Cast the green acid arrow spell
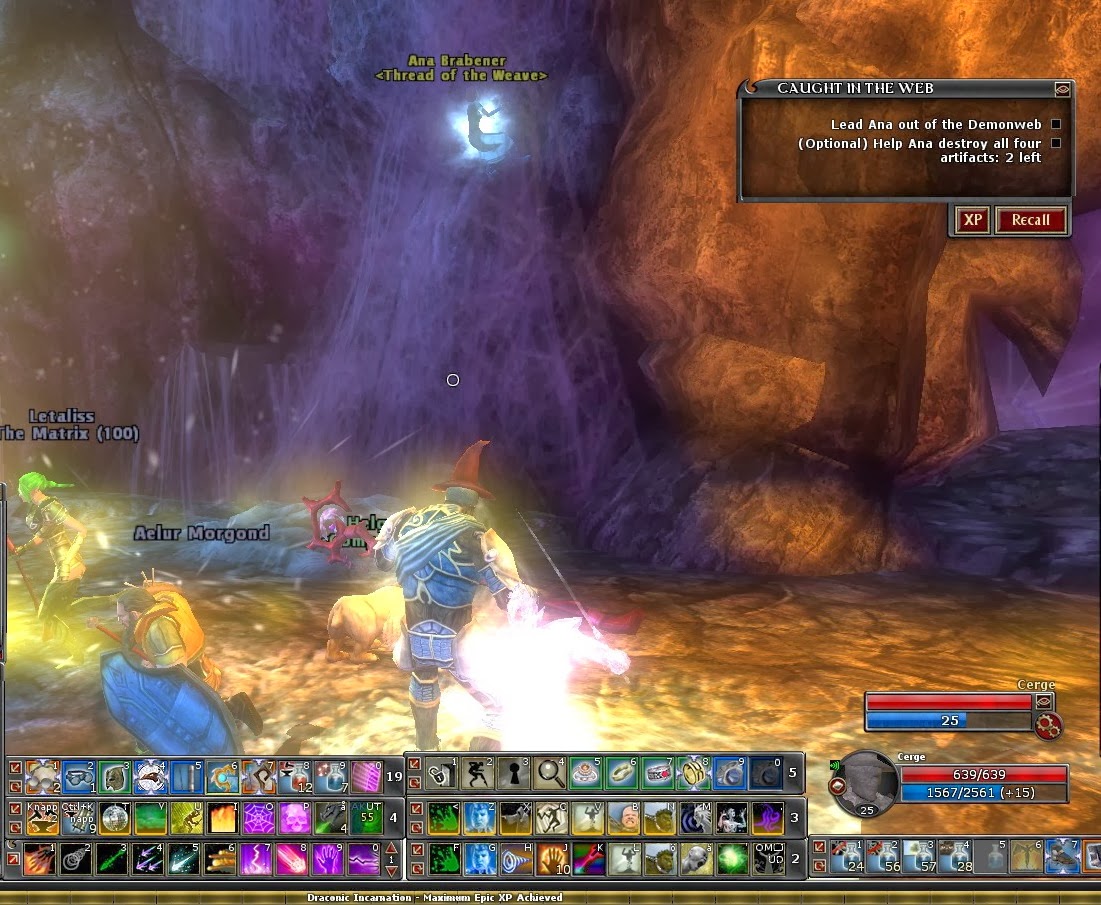Image resolution: width=1101 pixels, height=905 pixels. click(x=113, y=859)
